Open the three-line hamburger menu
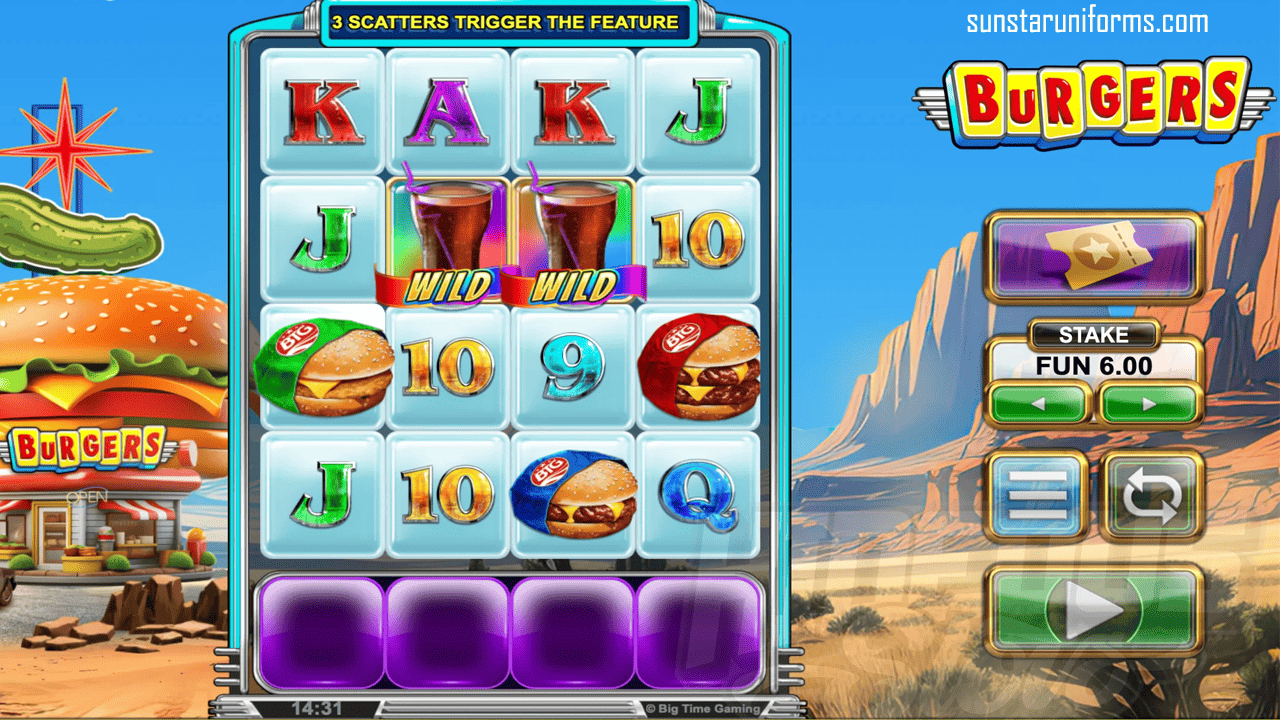Screen dimensions: 1280x720 coord(1037,497)
